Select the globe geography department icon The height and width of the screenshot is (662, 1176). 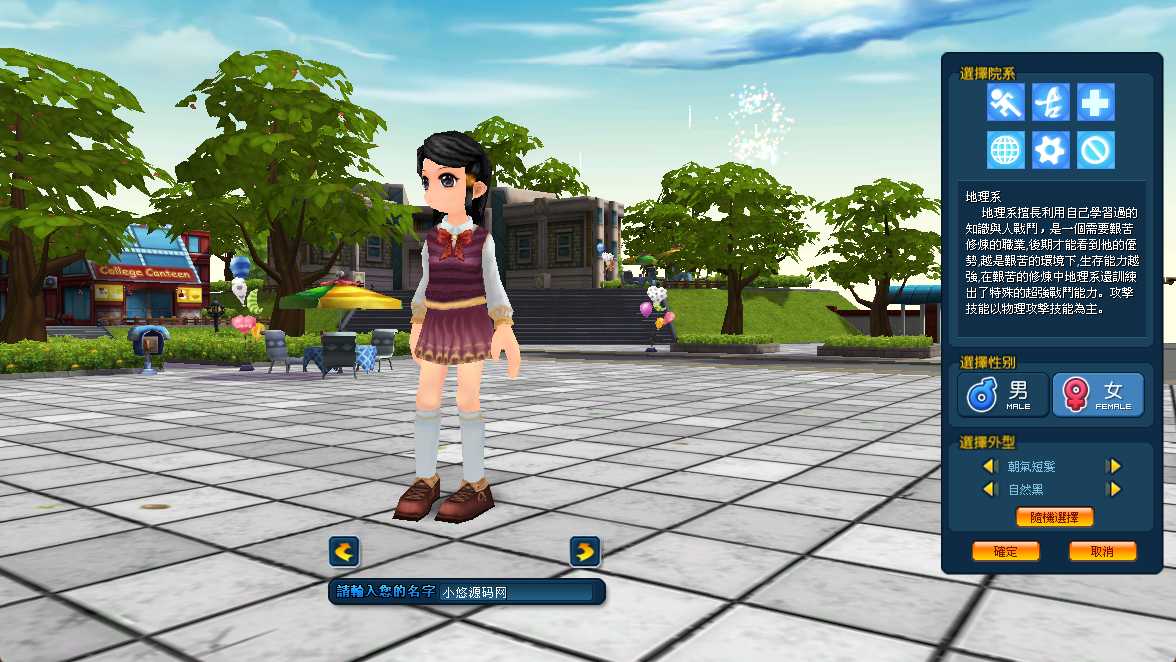pos(1006,150)
